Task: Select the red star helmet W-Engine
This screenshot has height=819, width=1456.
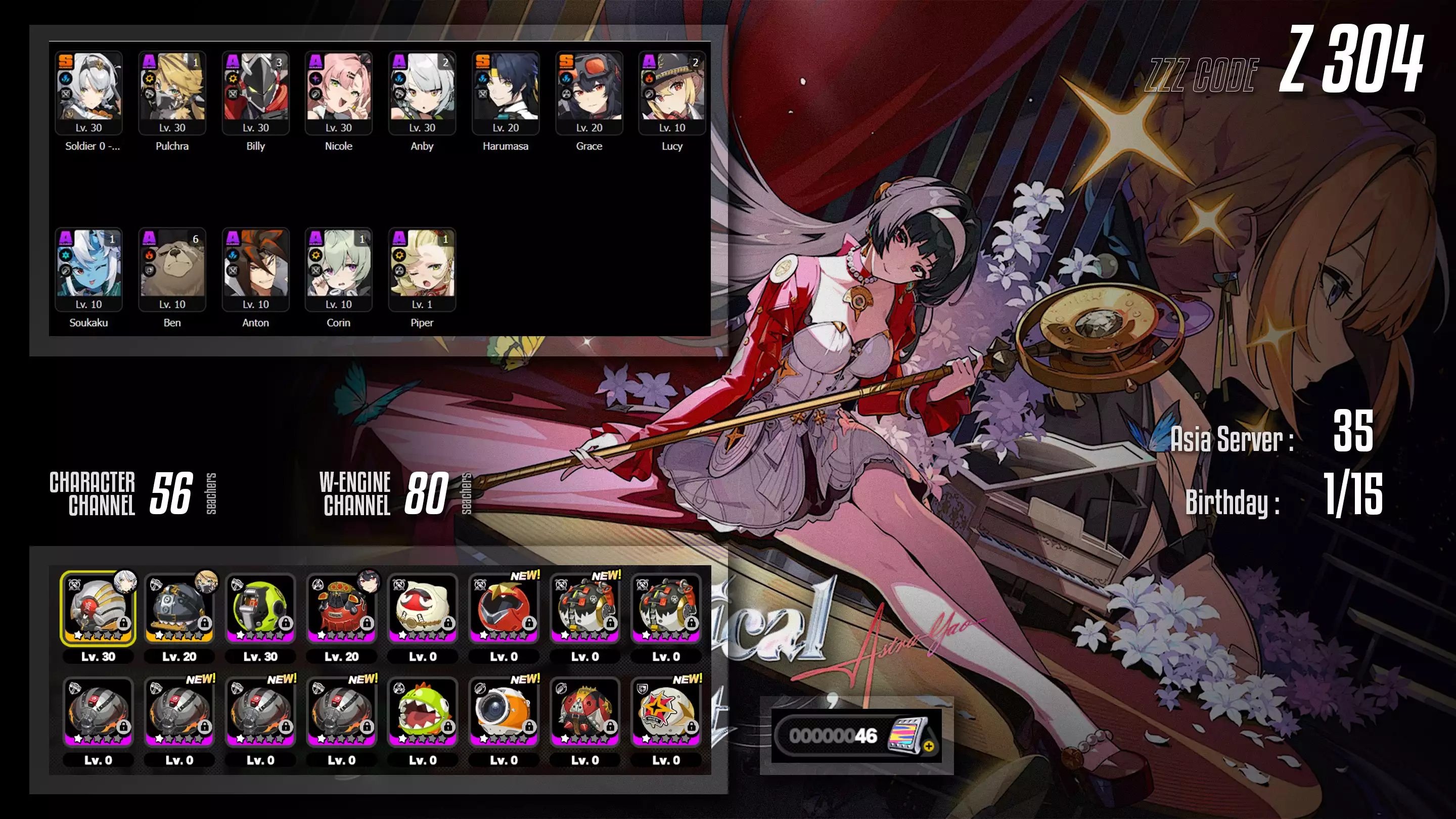Action: click(x=504, y=608)
